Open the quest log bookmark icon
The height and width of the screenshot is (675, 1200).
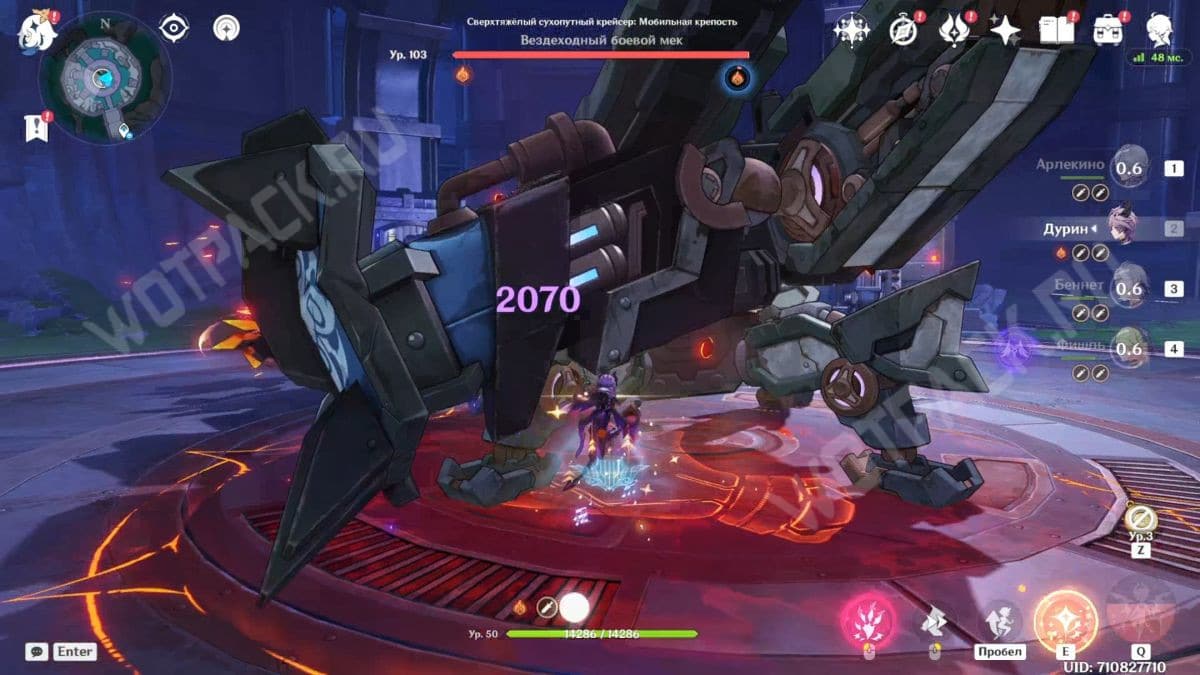point(37,127)
